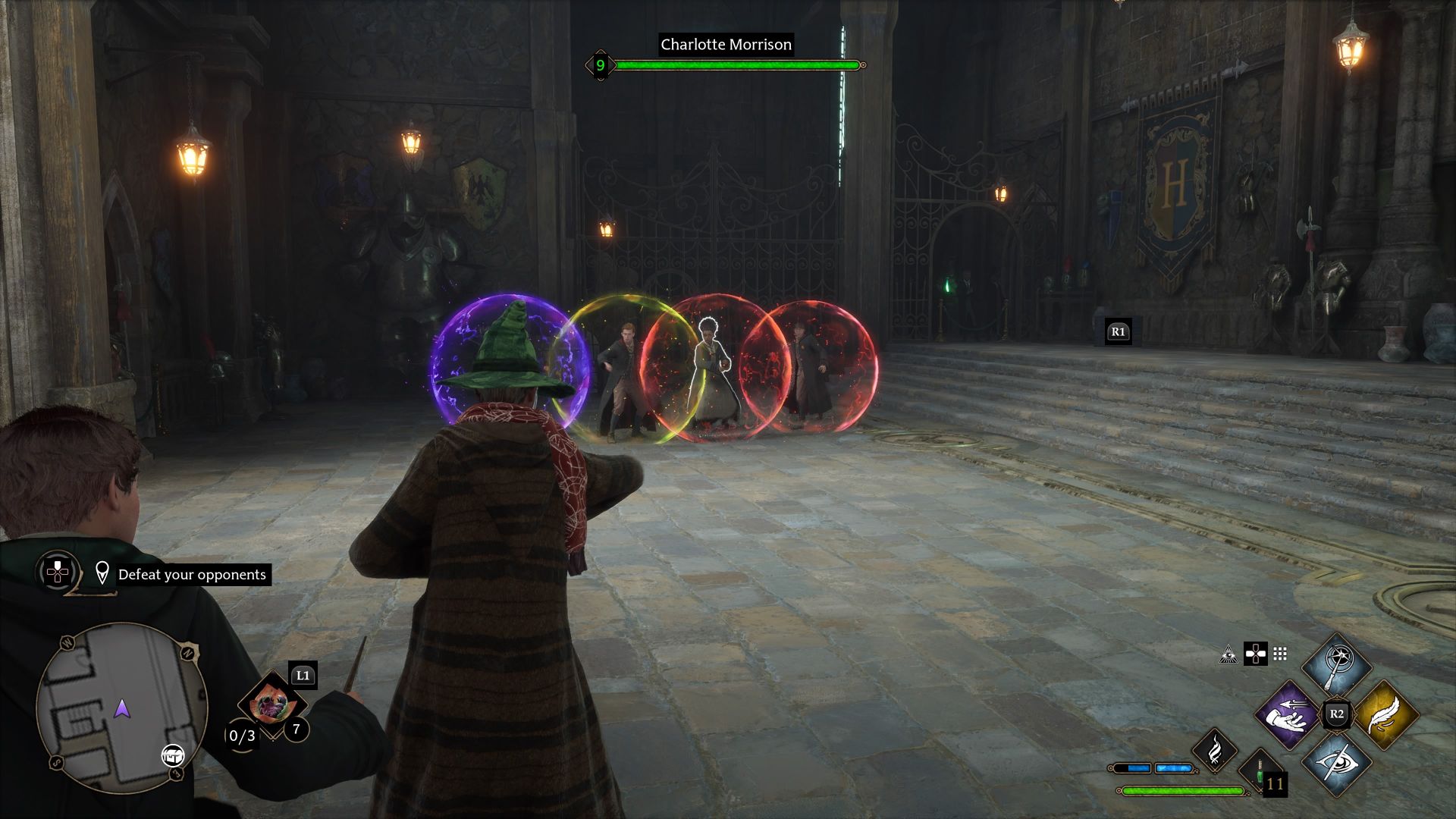
Task: Click the Defeat your opponents objective text
Action: (x=193, y=575)
